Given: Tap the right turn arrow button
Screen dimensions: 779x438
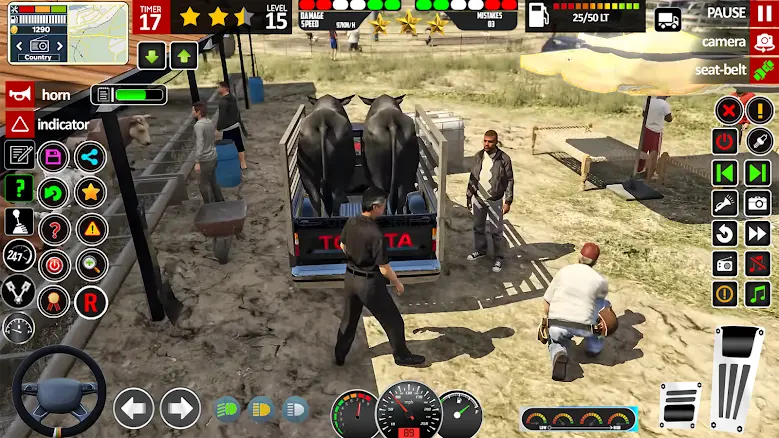Looking at the screenshot, I should point(180,408).
